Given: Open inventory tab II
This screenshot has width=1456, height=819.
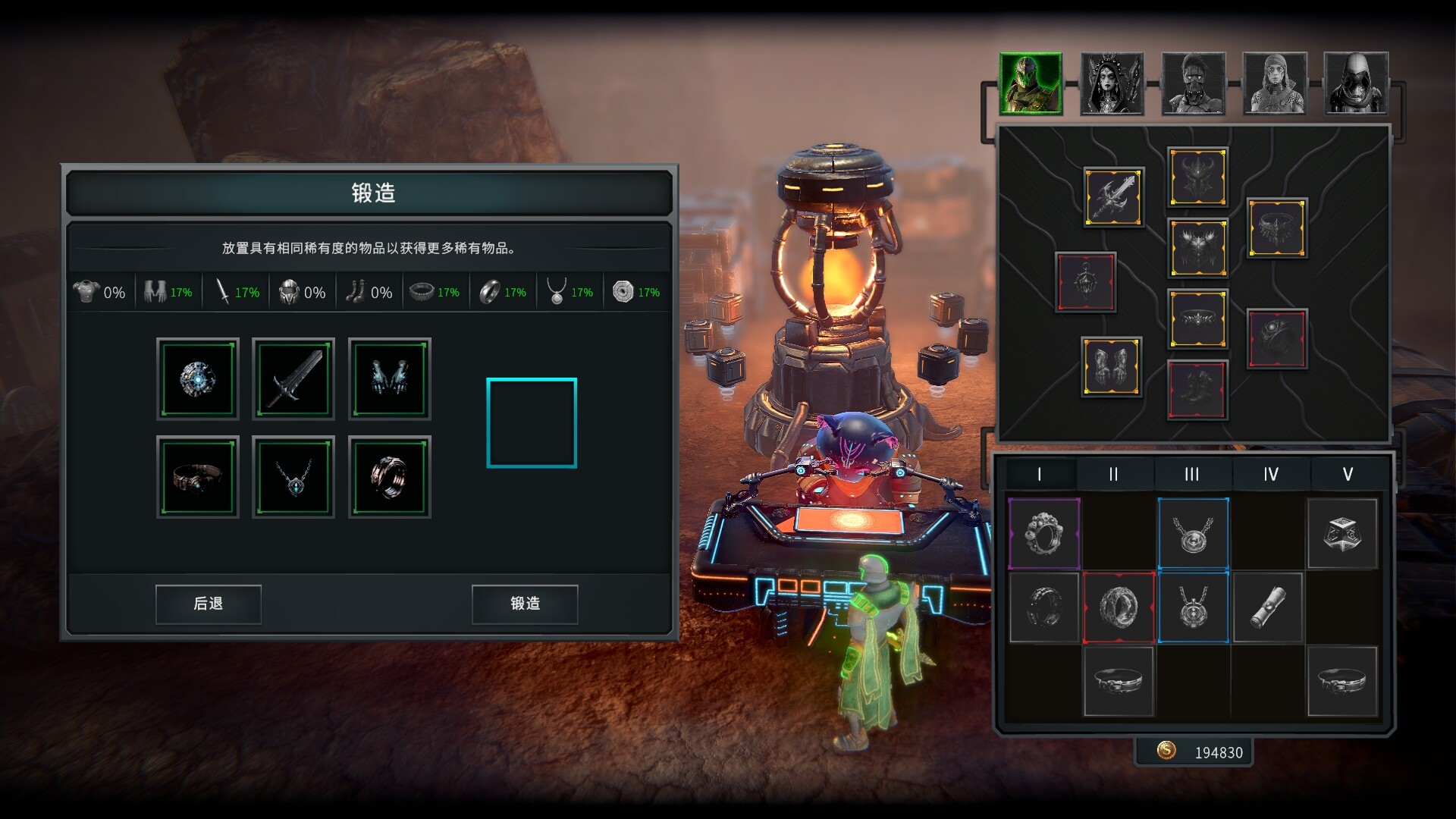Looking at the screenshot, I should tap(1113, 475).
